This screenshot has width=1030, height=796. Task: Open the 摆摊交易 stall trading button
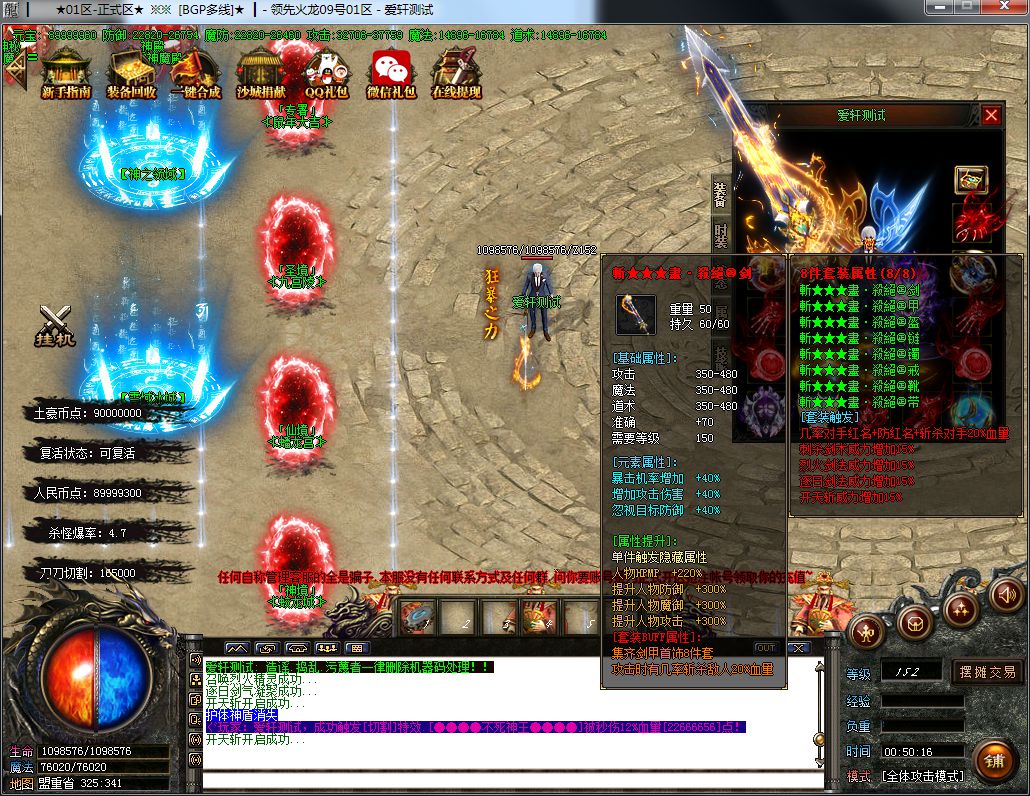click(x=988, y=672)
